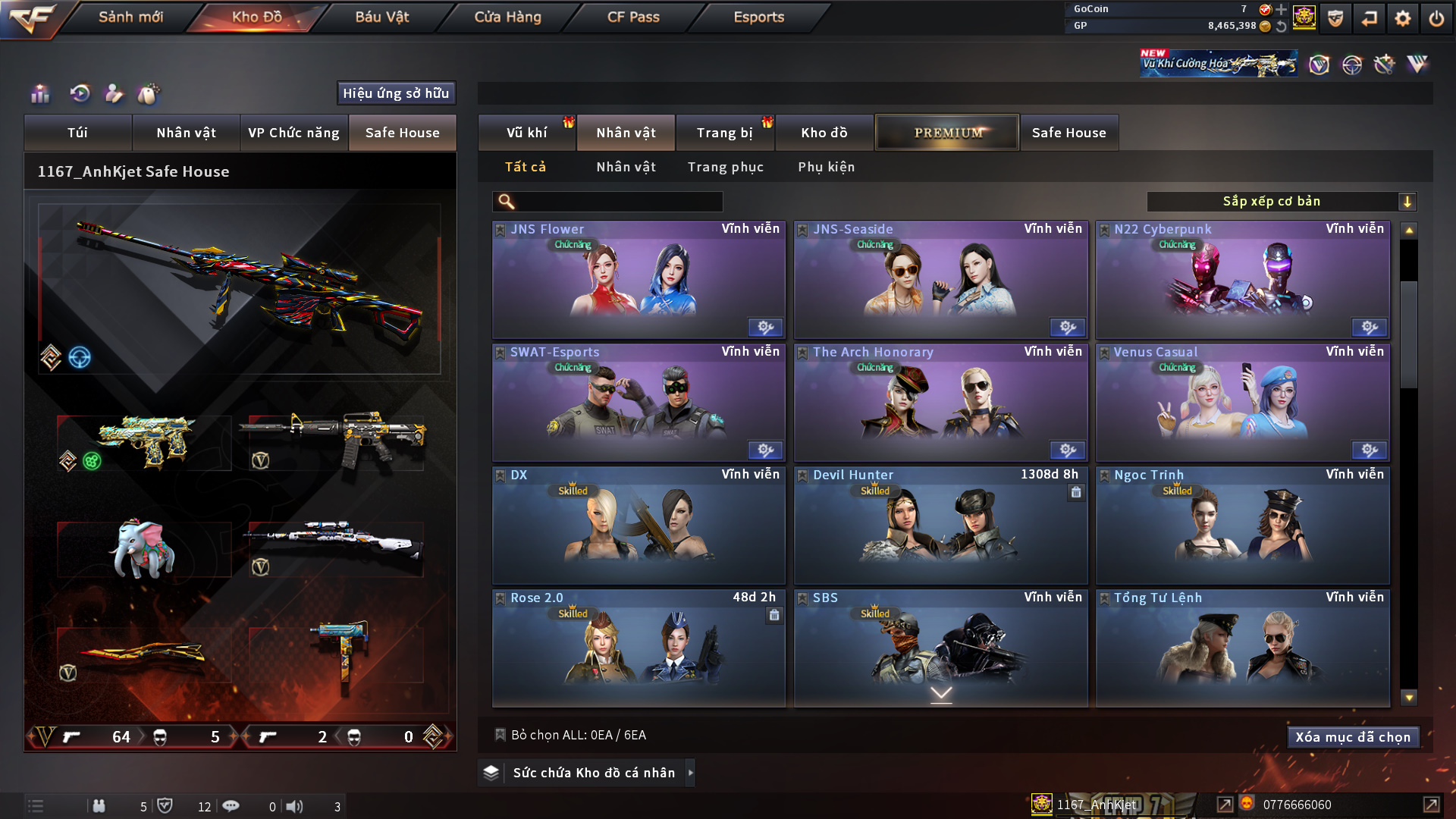Go to the Cửa Hàng shop
This screenshot has width=1456, height=819.
[x=507, y=17]
